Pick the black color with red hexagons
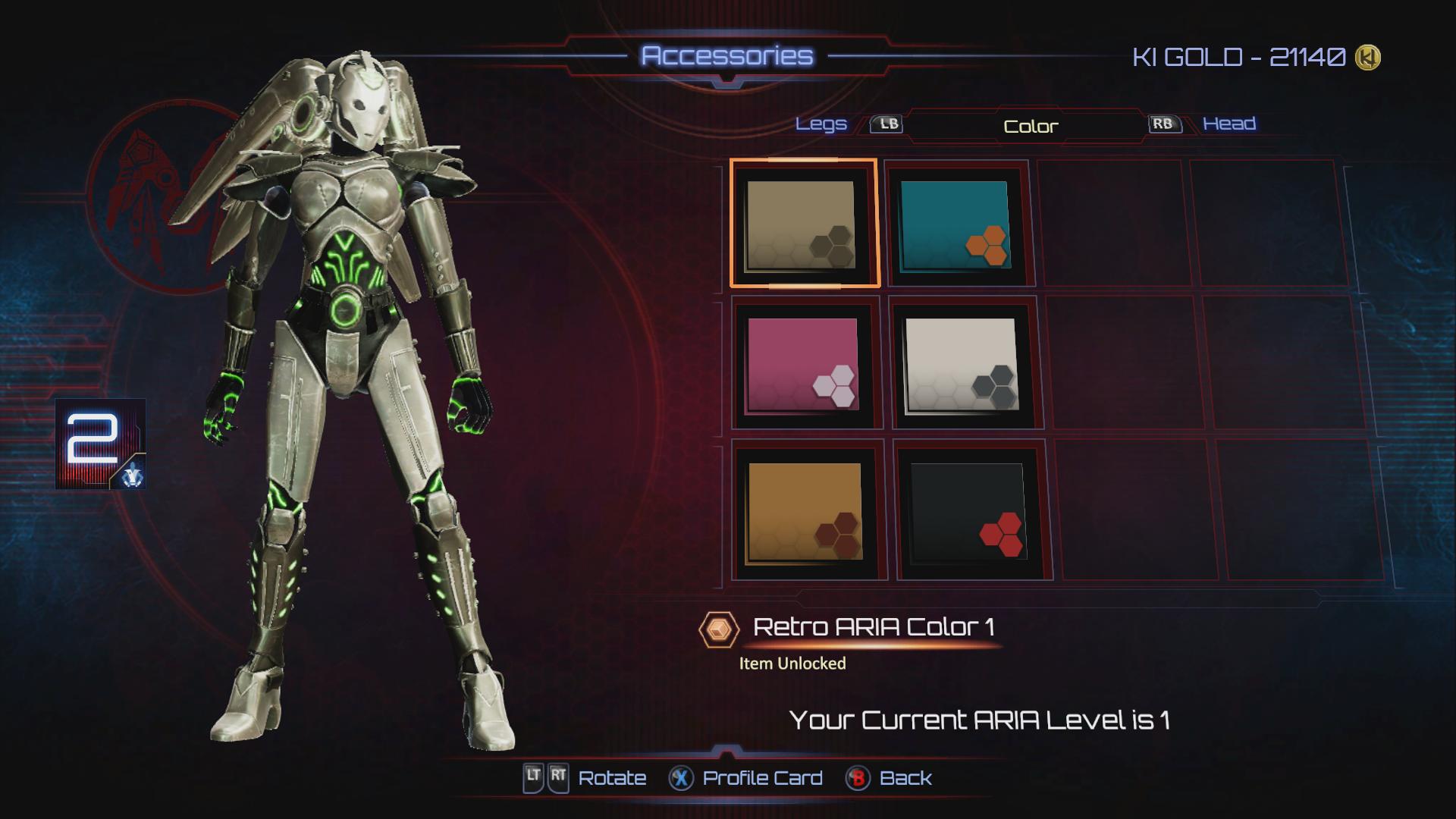The width and height of the screenshot is (1456, 819). point(968,512)
